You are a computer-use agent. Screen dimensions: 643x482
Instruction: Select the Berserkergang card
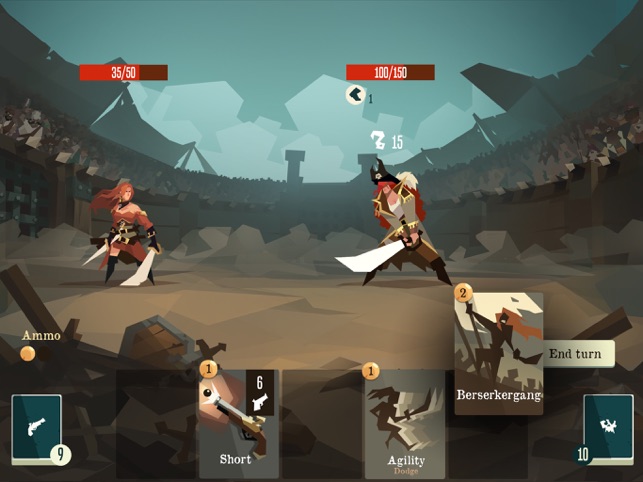click(499, 352)
